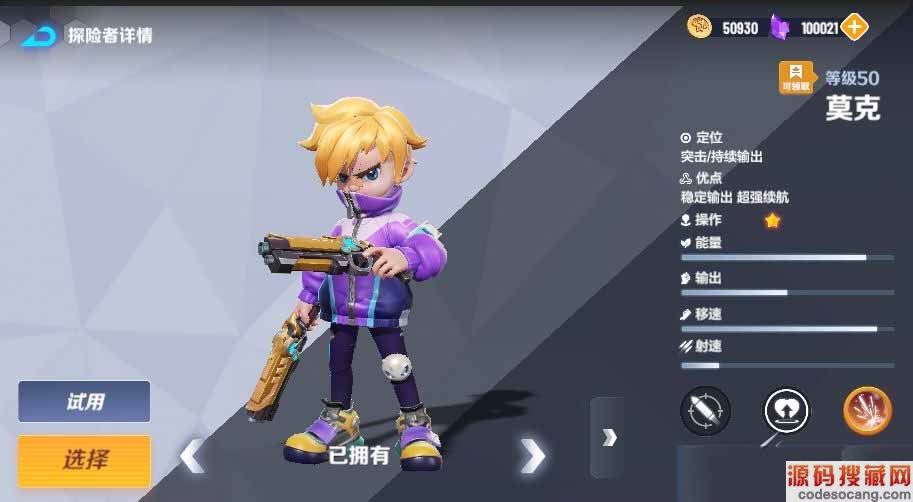Claim the orange 可领取 reward badge

(797, 76)
